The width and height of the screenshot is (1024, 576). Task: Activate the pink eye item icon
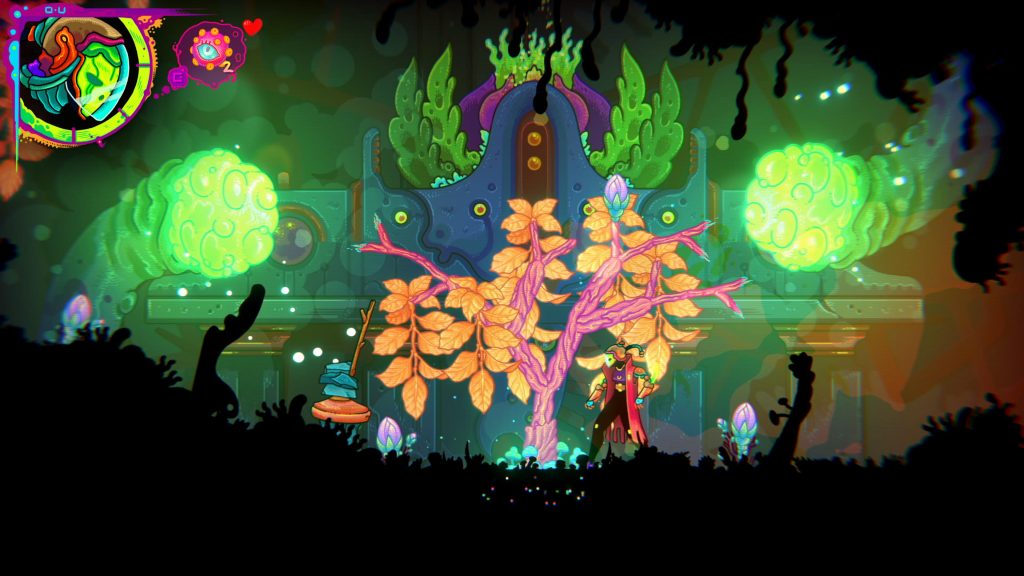click(x=210, y=52)
